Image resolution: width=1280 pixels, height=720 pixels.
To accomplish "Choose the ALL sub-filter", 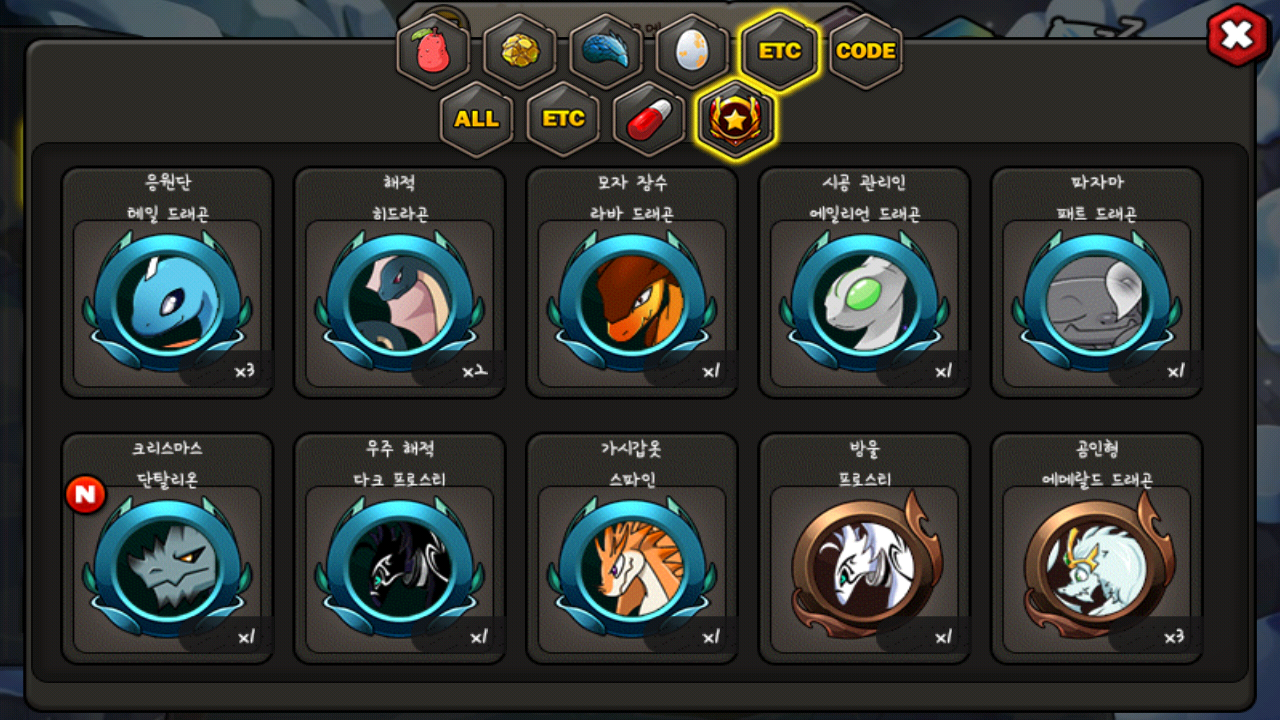I will tap(477, 119).
